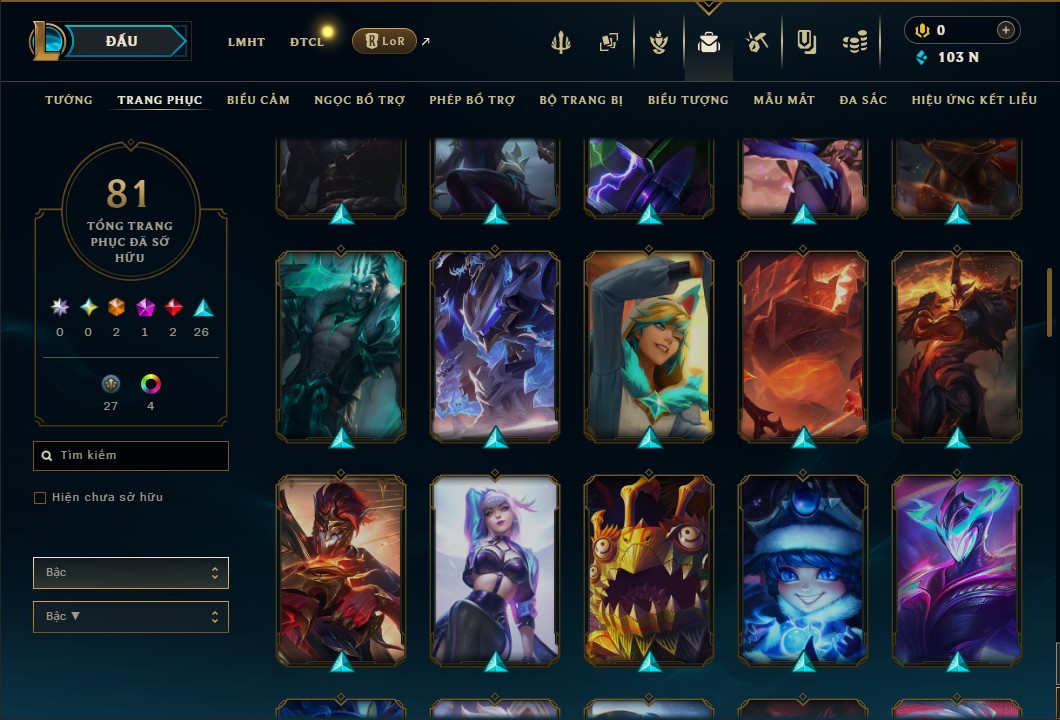View the MẪU MẮT tab
The width and height of the screenshot is (1060, 720).
784,100
